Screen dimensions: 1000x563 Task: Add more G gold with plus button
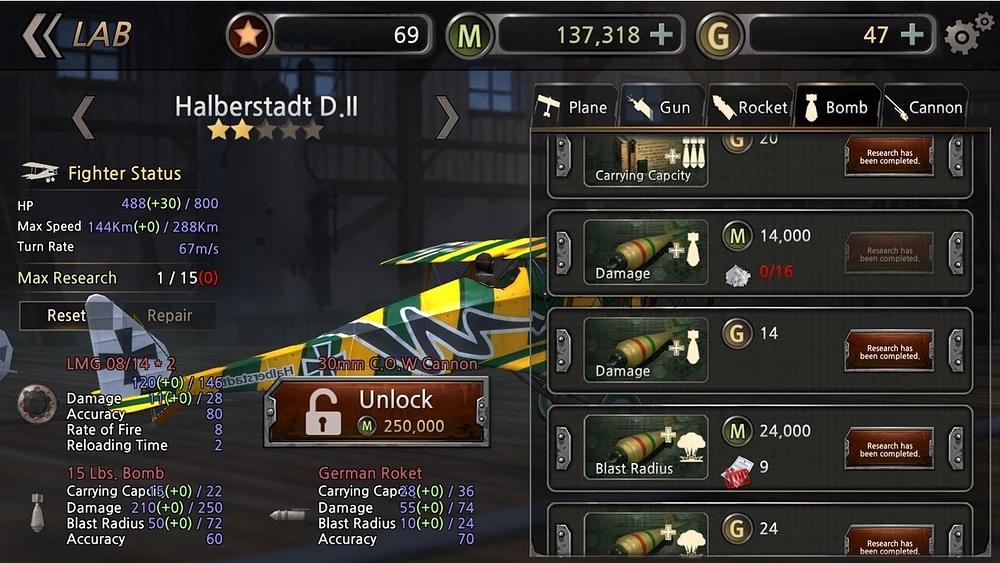pyautogui.click(x=912, y=35)
